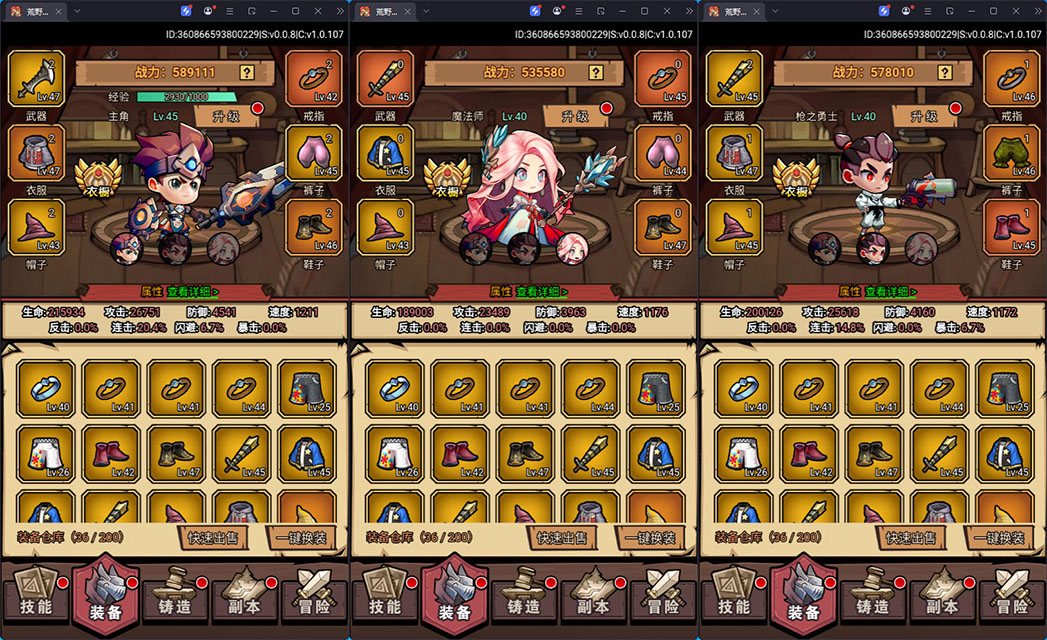Open the ? help next to 战力 578010
Screen dimensions: 1047x640
(945, 72)
